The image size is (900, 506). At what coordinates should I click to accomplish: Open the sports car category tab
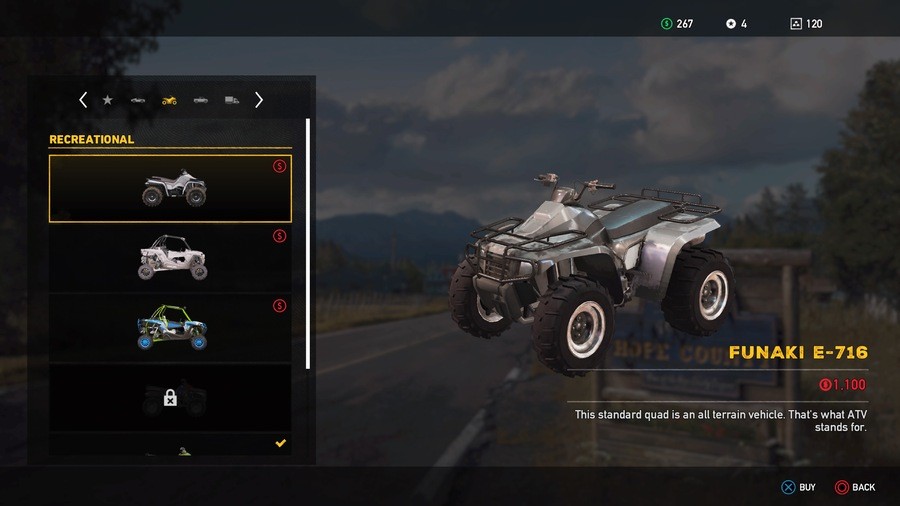tap(138, 100)
